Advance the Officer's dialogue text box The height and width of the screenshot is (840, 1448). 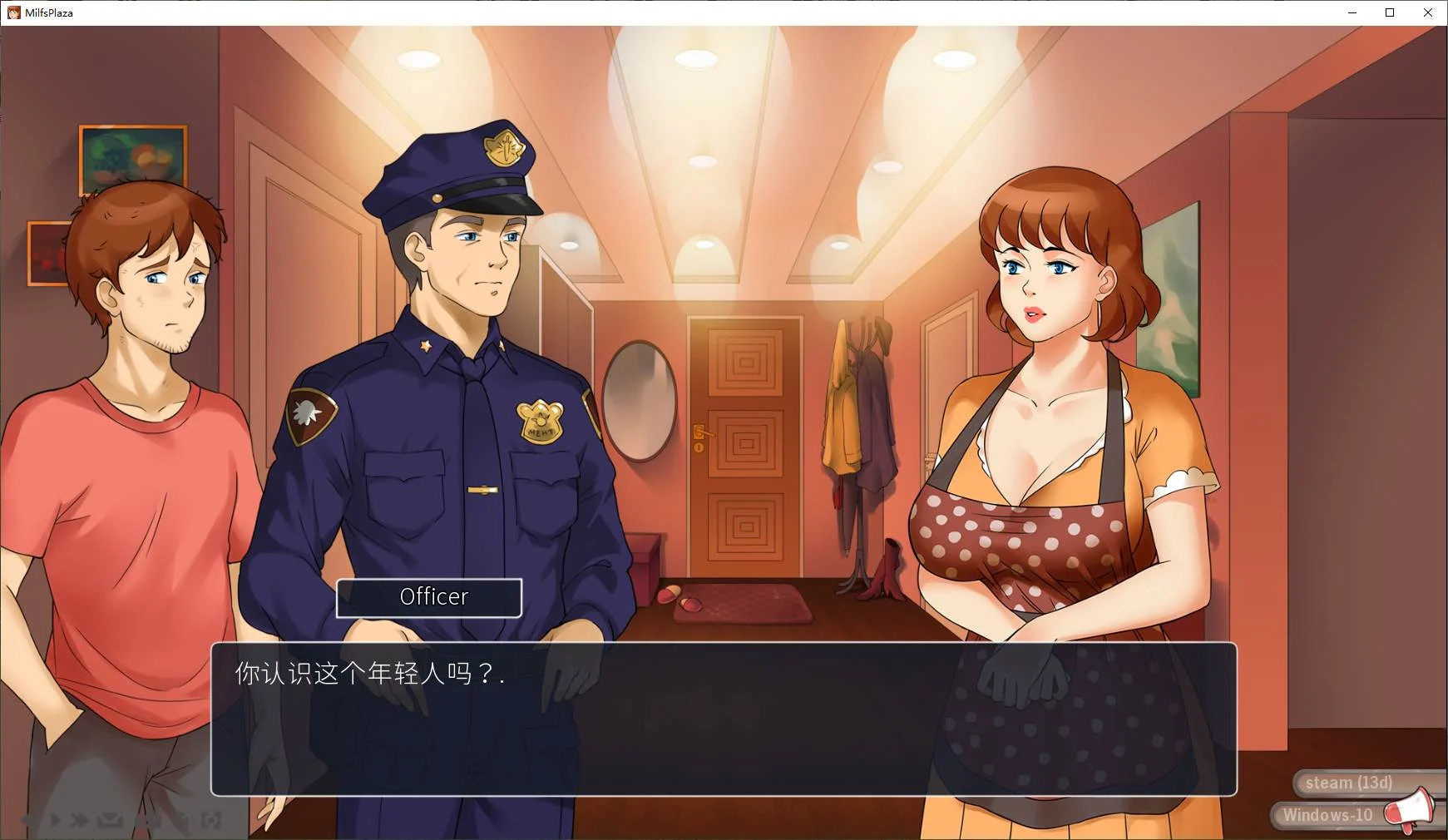pyautogui.click(x=723, y=719)
